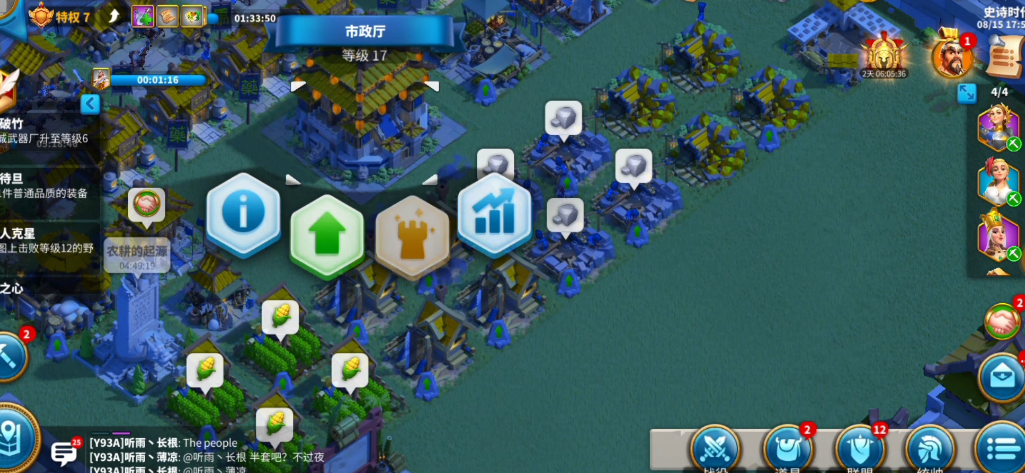Open the City Hall info button
This screenshot has width=1025, height=473.
(242, 212)
